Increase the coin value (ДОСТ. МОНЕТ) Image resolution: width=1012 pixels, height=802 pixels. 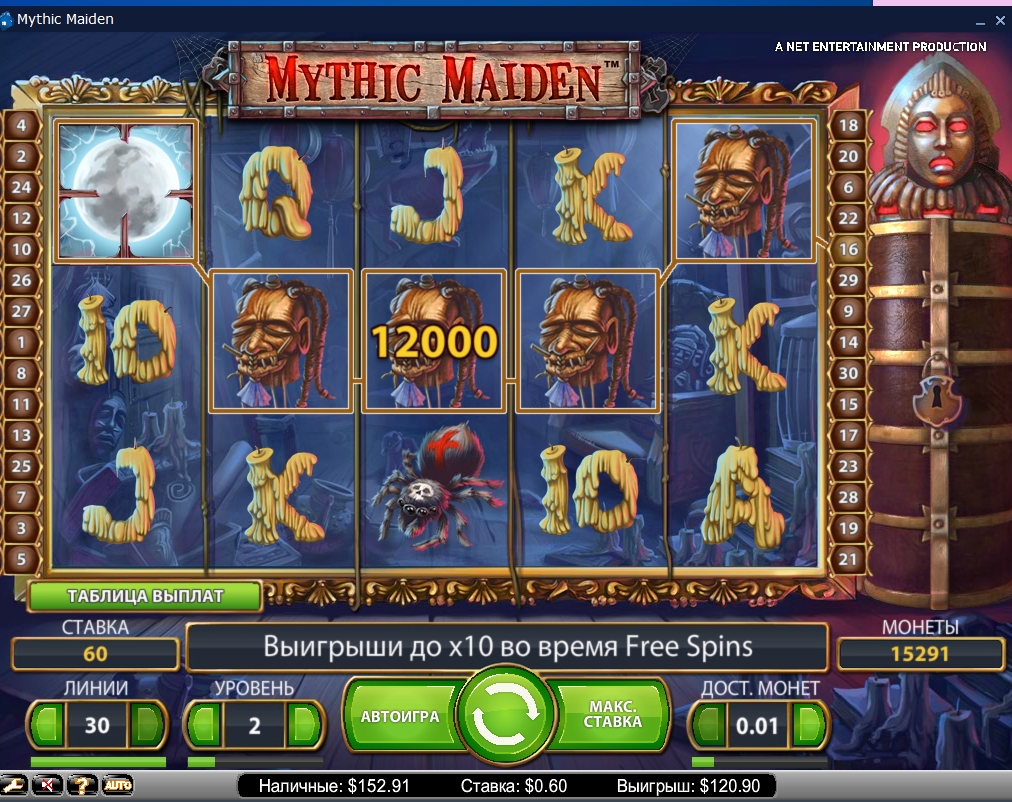point(811,724)
